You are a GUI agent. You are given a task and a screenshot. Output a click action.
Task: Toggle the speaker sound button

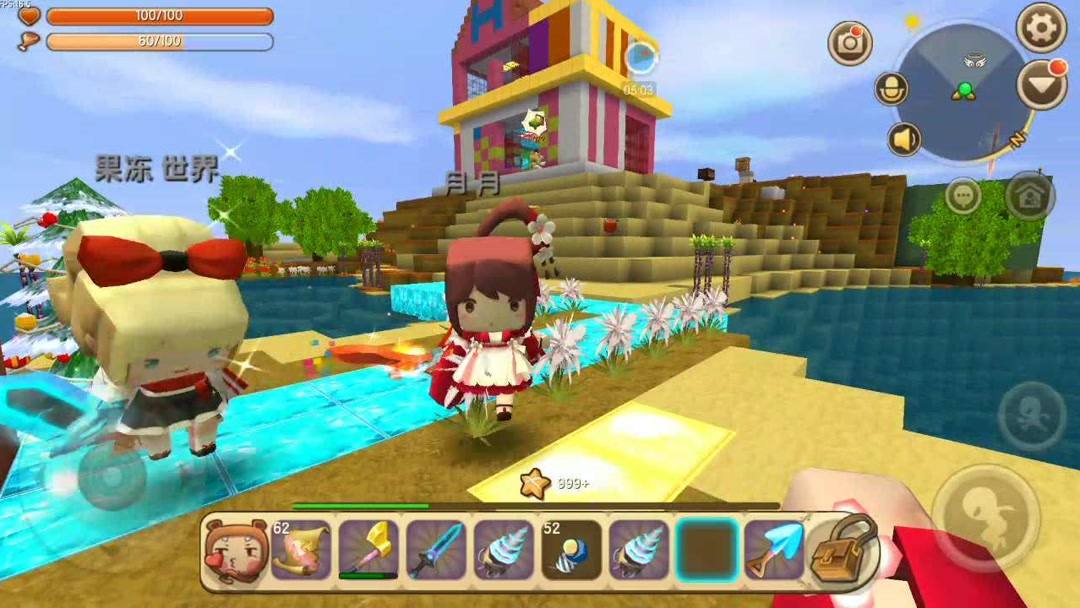click(905, 139)
